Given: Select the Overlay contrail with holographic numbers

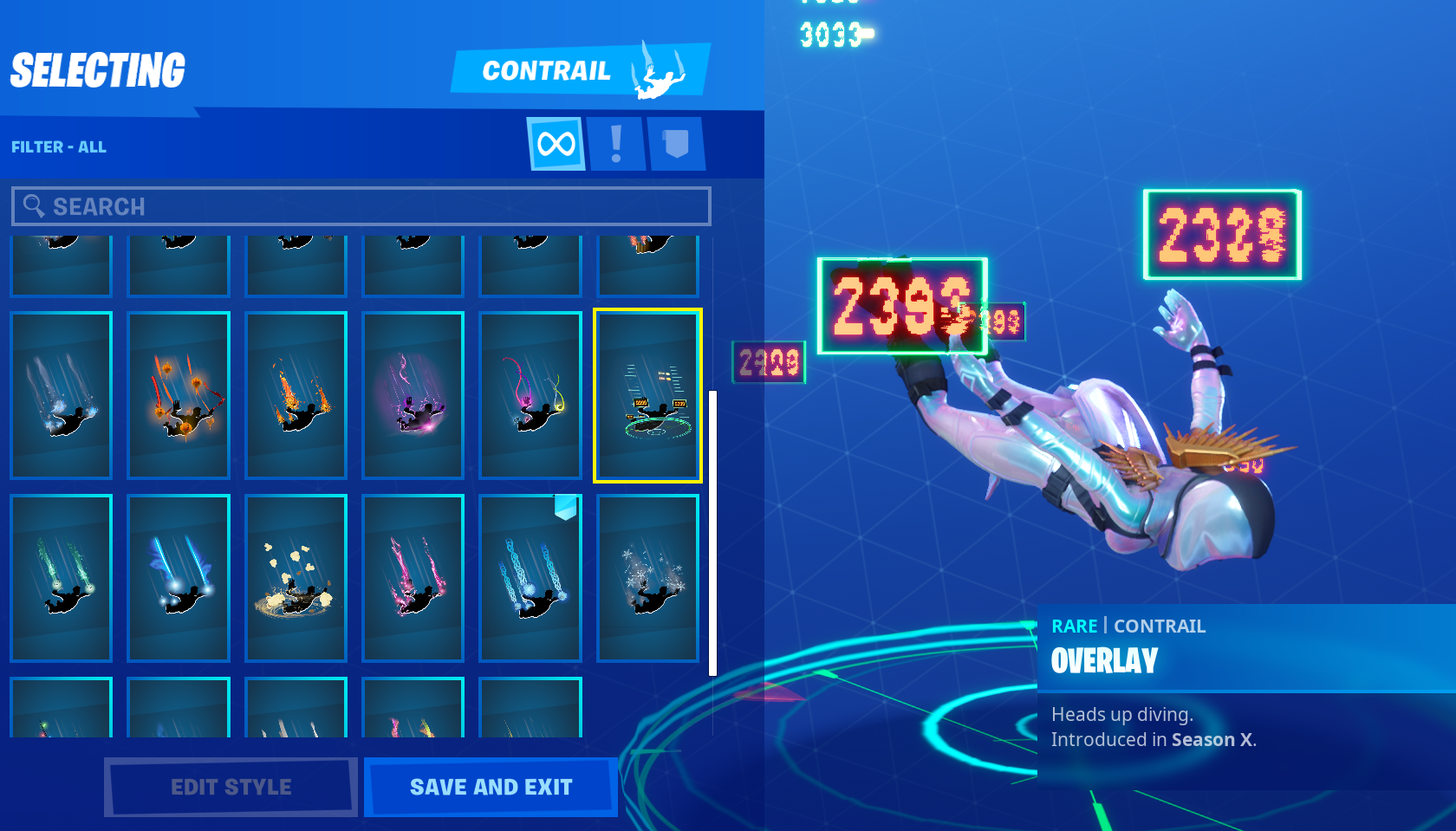Looking at the screenshot, I should [x=647, y=395].
